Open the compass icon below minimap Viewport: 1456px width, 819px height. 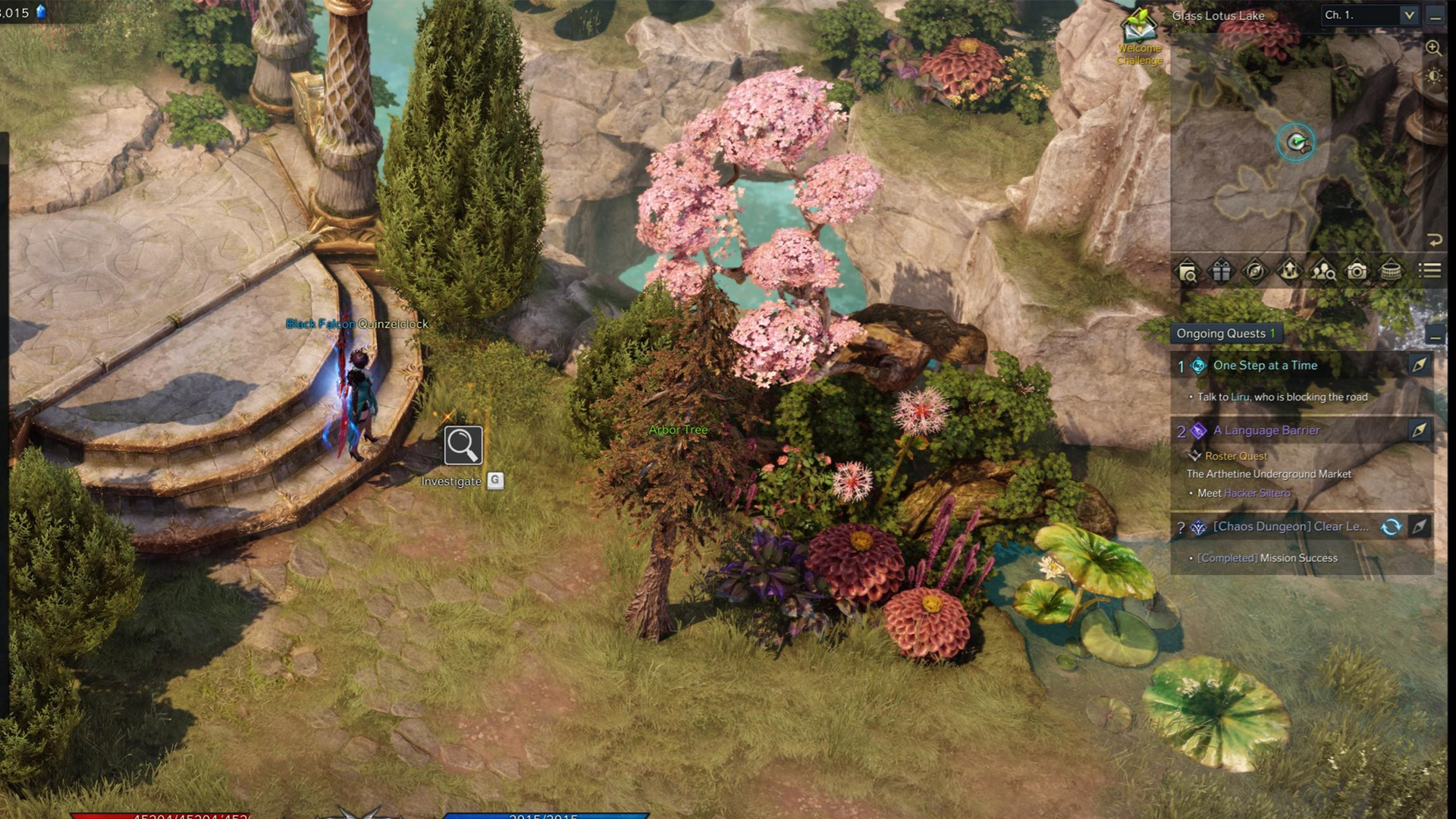click(x=1255, y=271)
